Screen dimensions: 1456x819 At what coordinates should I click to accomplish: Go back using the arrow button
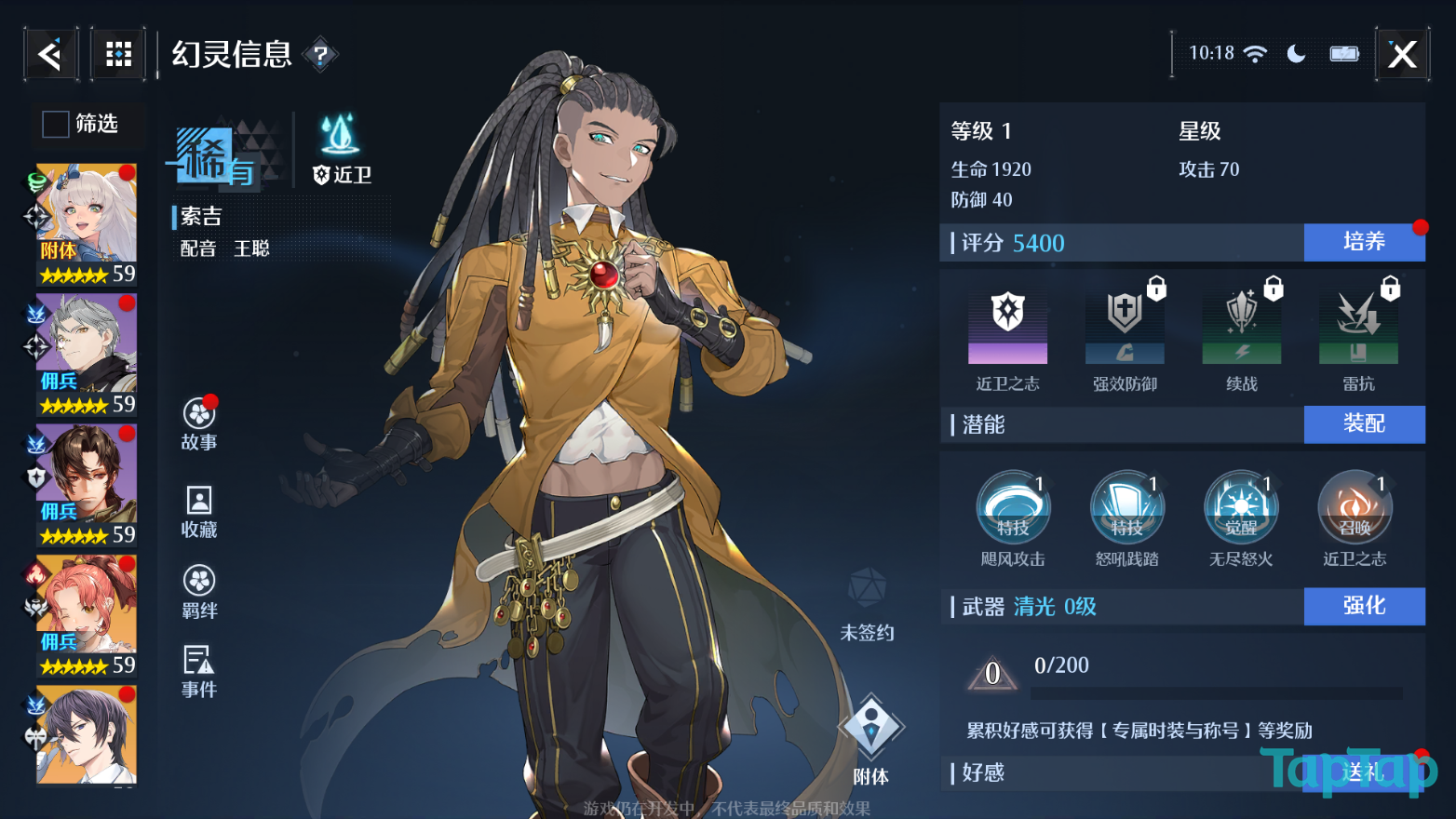point(50,55)
